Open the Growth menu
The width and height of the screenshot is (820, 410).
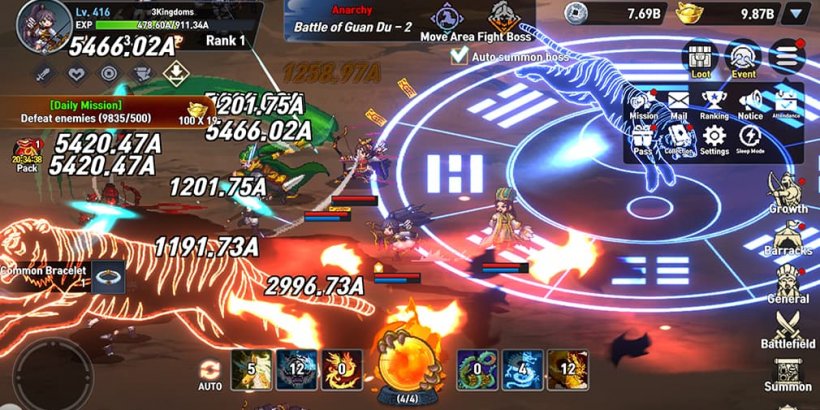788,192
